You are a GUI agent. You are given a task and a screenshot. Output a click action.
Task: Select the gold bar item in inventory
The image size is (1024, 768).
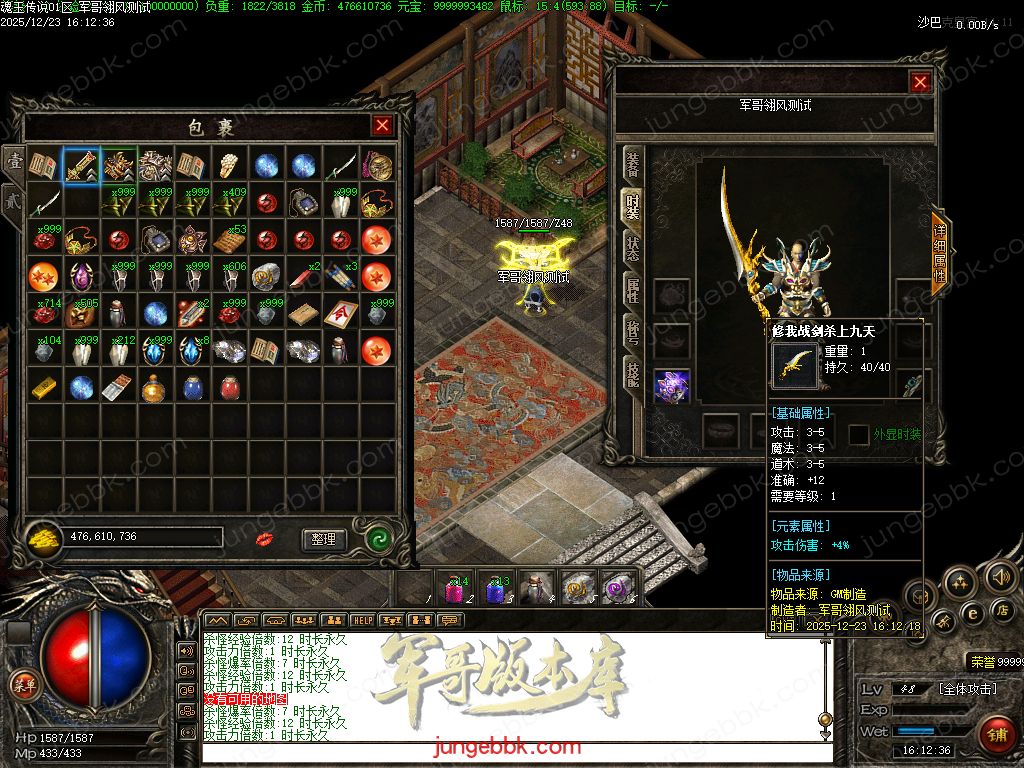tap(44, 387)
